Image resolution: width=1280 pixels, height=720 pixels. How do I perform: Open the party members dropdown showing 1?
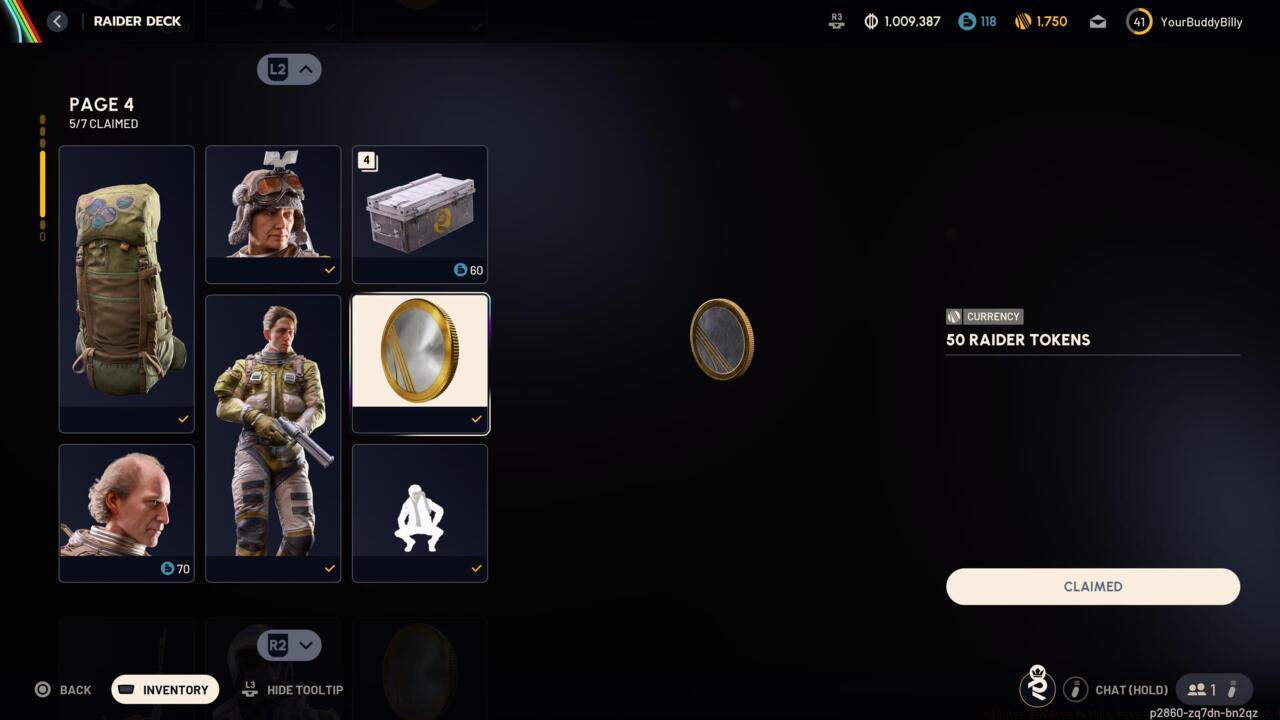pyautogui.click(x=1213, y=689)
